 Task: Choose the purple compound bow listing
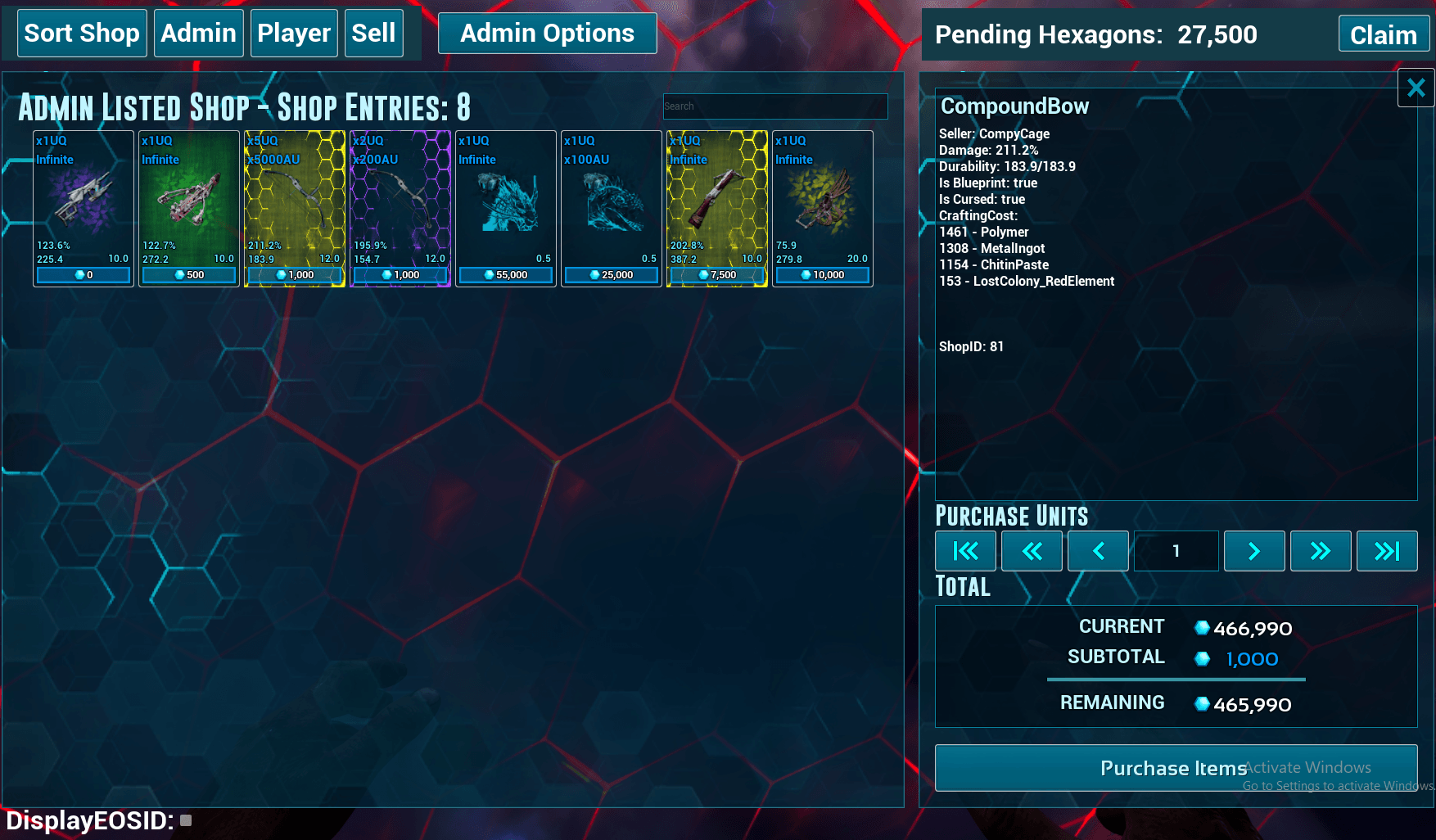click(x=400, y=209)
